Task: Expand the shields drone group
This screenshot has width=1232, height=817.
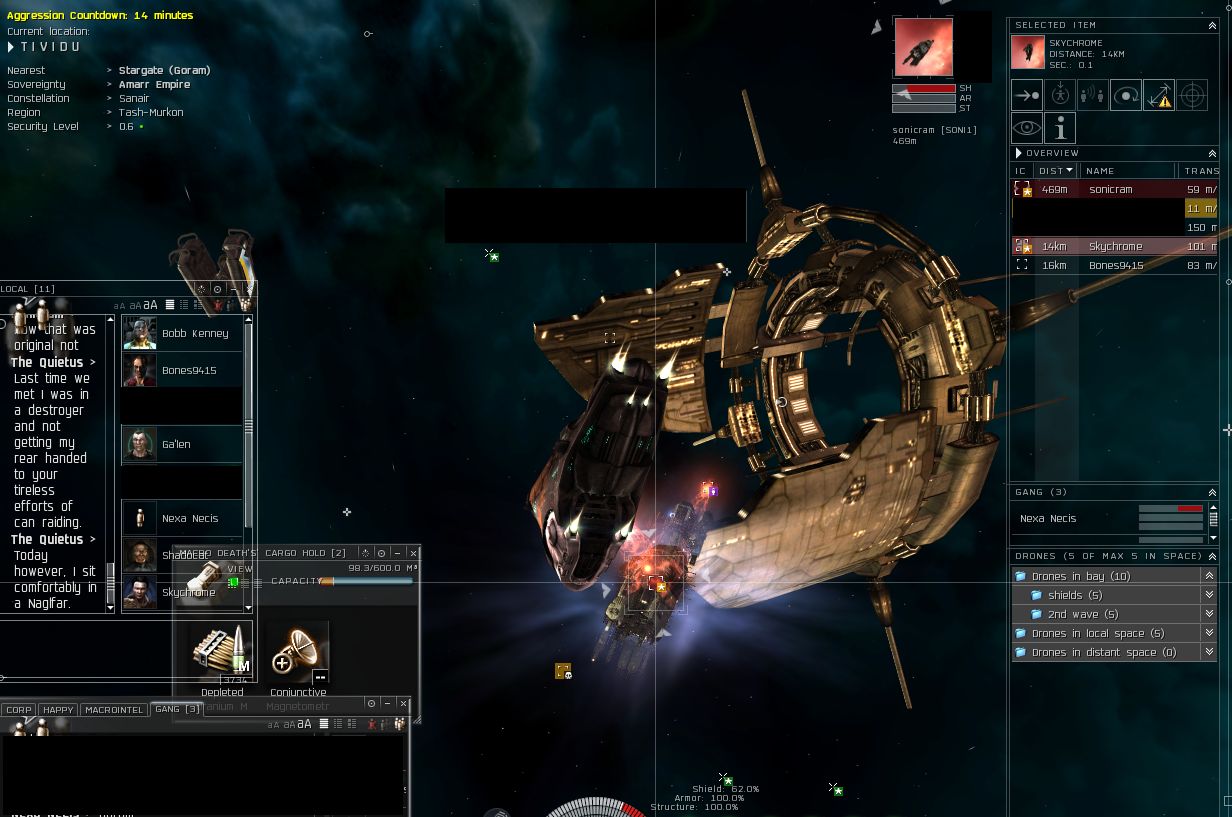Action: (1066, 595)
